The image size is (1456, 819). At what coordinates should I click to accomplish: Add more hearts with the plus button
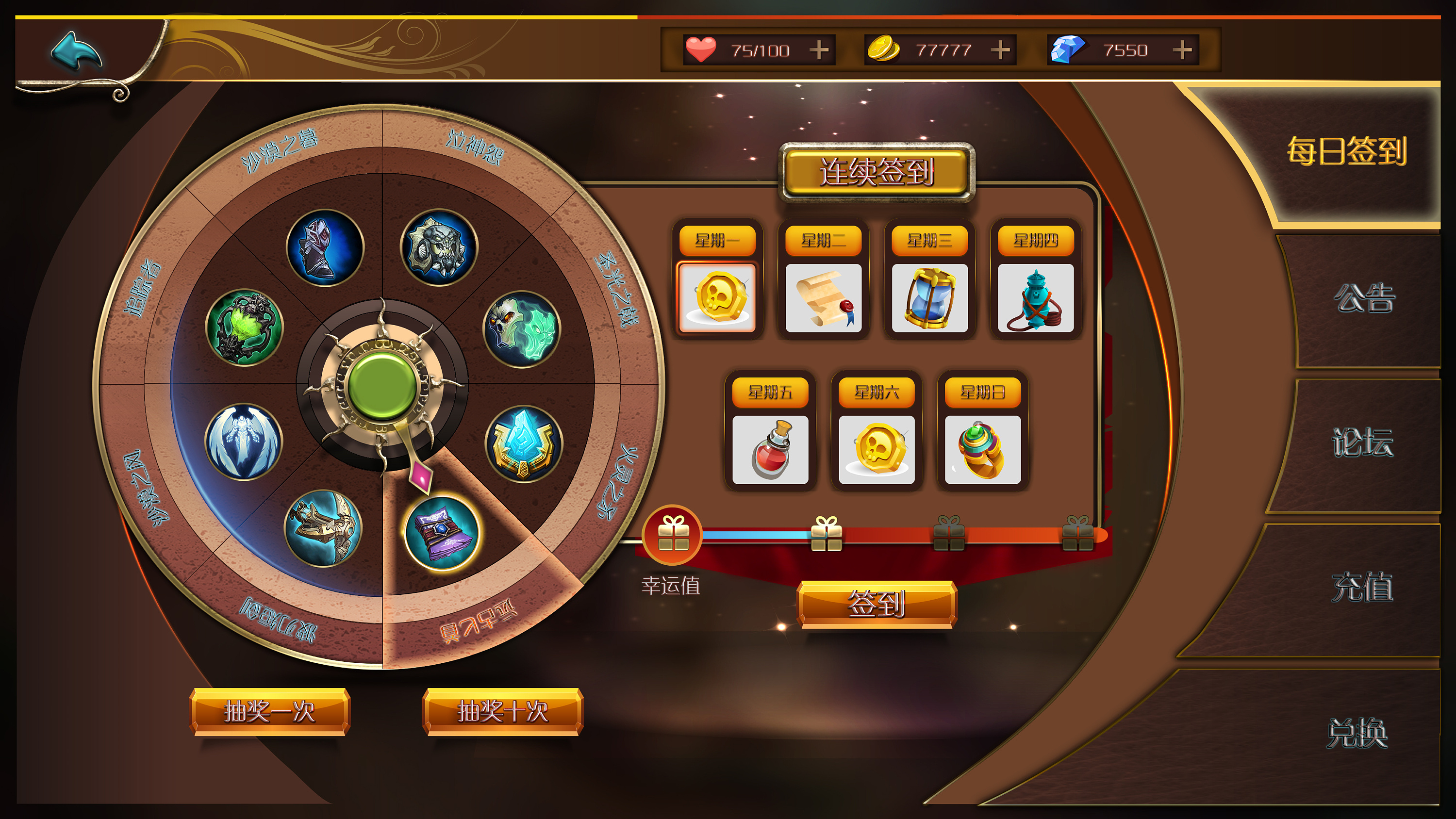tap(818, 50)
